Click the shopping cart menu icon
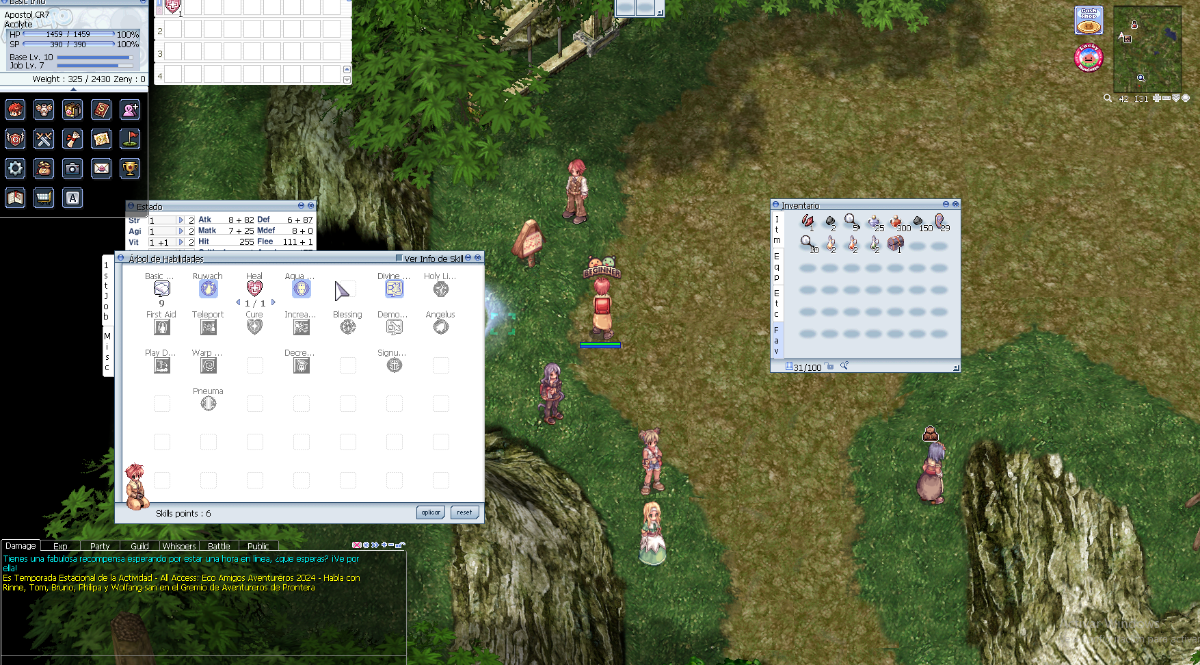The height and width of the screenshot is (665, 1200). 44,197
